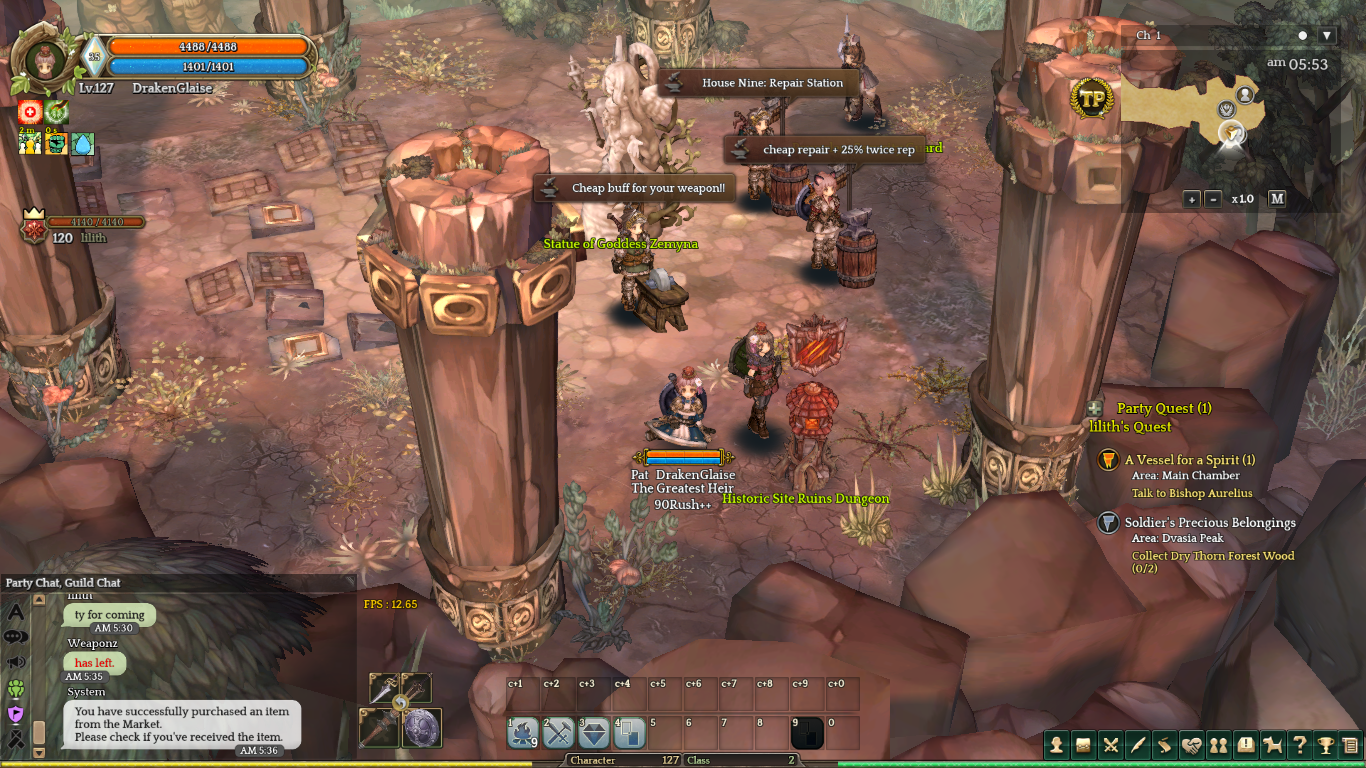Viewport: 1366px width, 768px height.
Task: Select the A Vessel for a Spirit quest
Action: (1189, 460)
